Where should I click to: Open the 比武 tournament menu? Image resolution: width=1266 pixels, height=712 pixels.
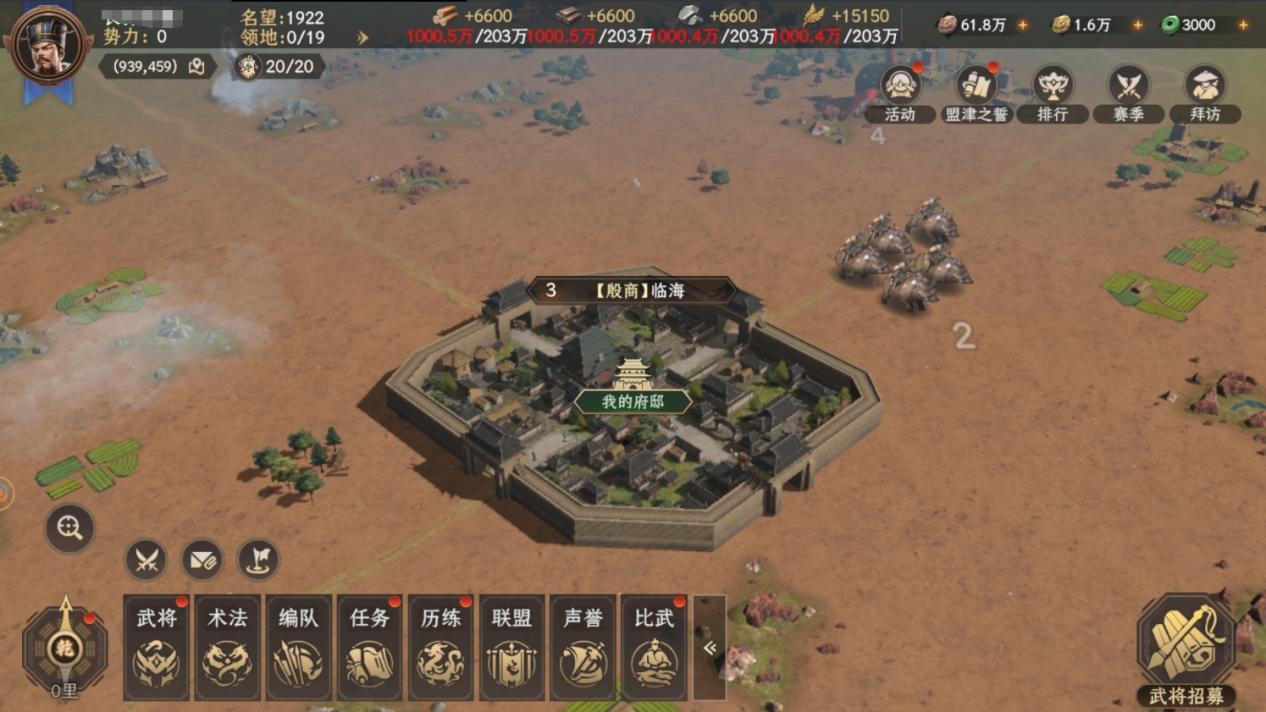tap(653, 647)
